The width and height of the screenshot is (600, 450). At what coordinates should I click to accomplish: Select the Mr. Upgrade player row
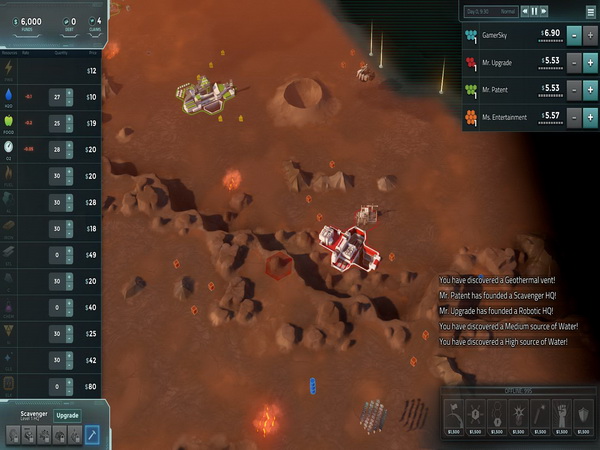[x=510, y=62]
